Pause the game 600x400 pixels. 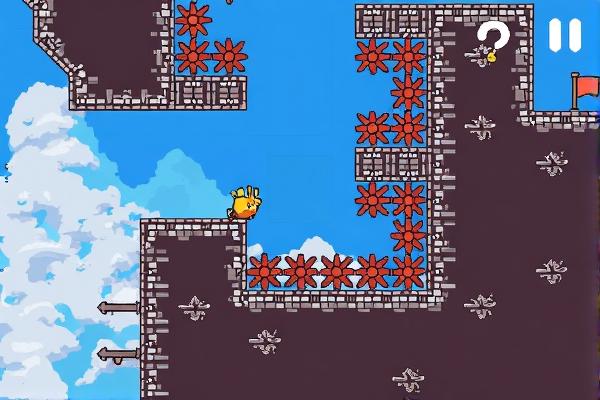564,36
